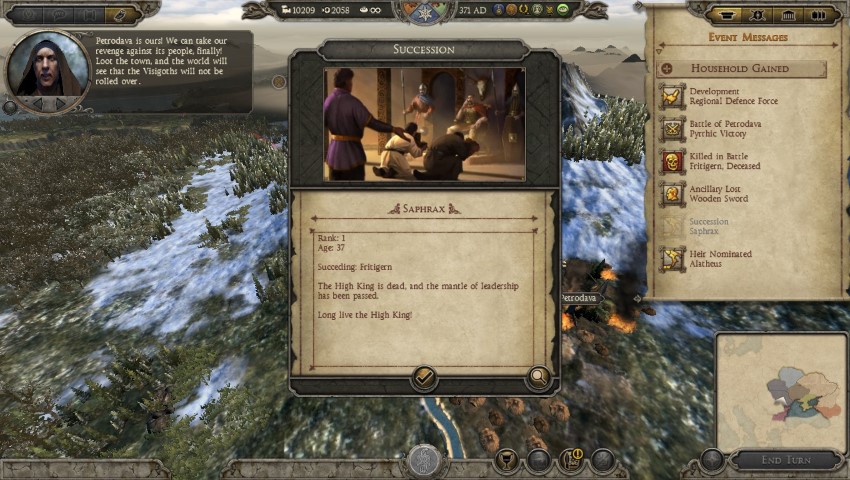Image resolution: width=850 pixels, height=480 pixels.
Task: Click the round button left of End Turn
Action: pyautogui.click(x=712, y=460)
